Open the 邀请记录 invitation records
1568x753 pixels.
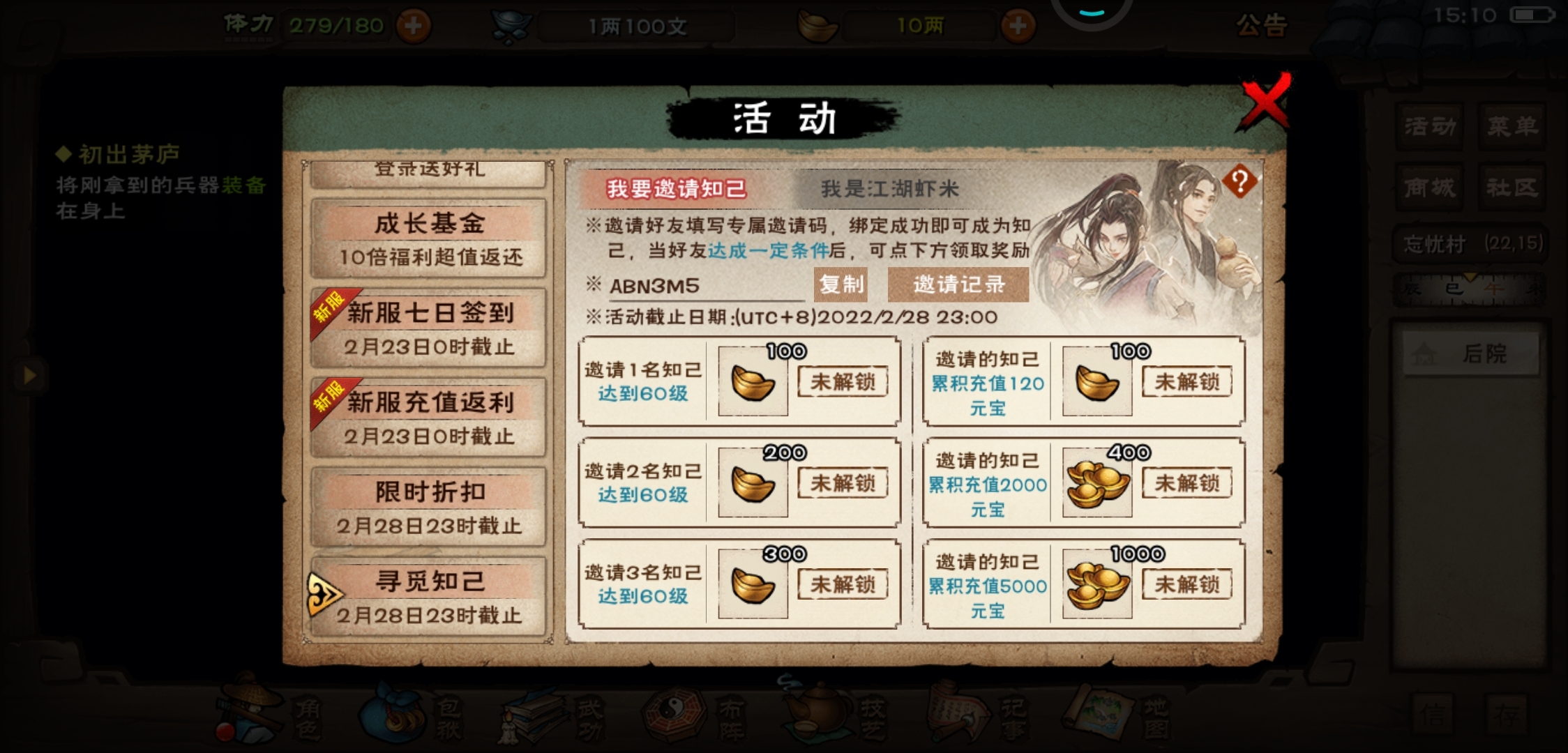point(958,286)
